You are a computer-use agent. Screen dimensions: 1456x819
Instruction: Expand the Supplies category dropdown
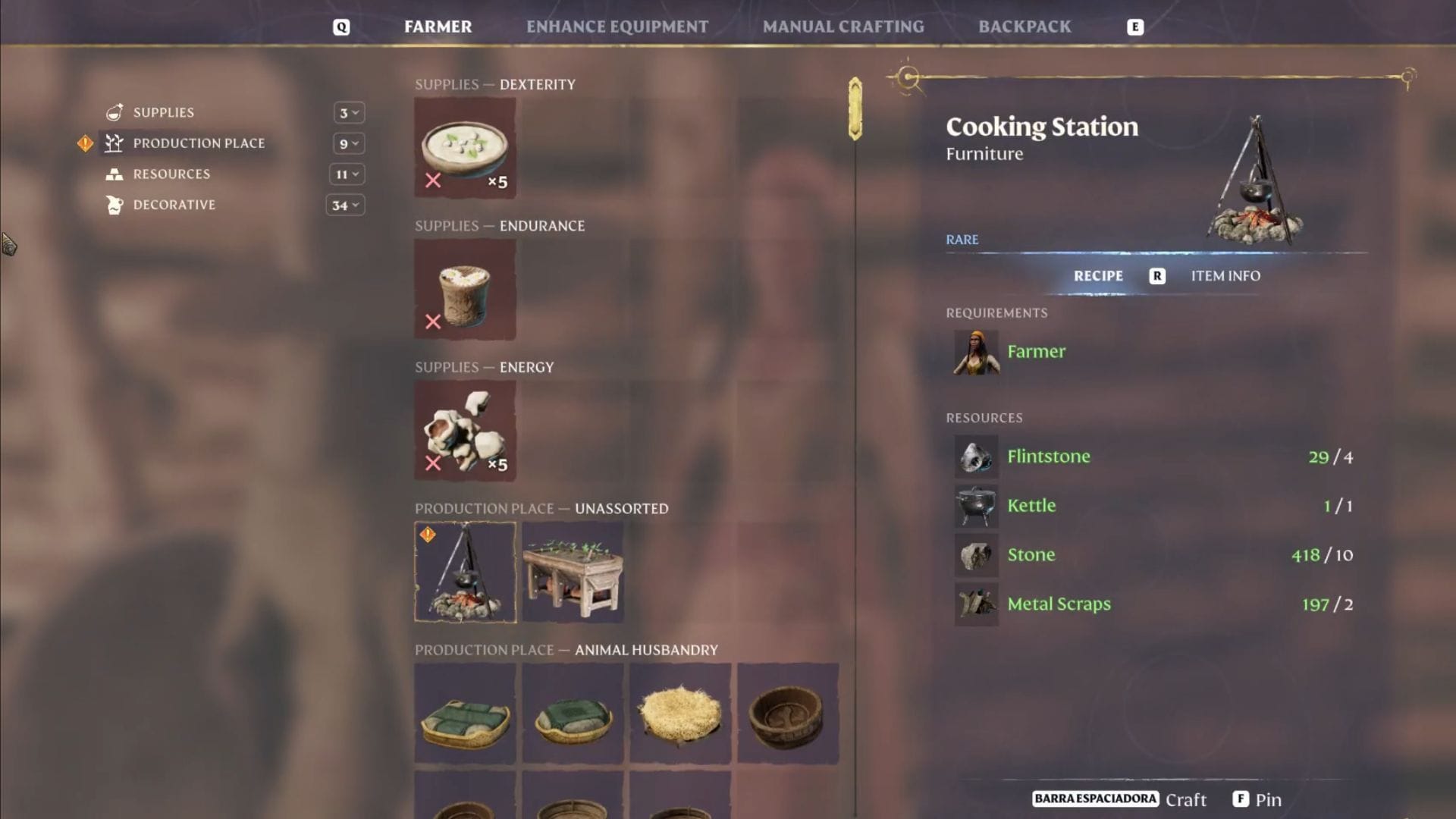[347, 112]
